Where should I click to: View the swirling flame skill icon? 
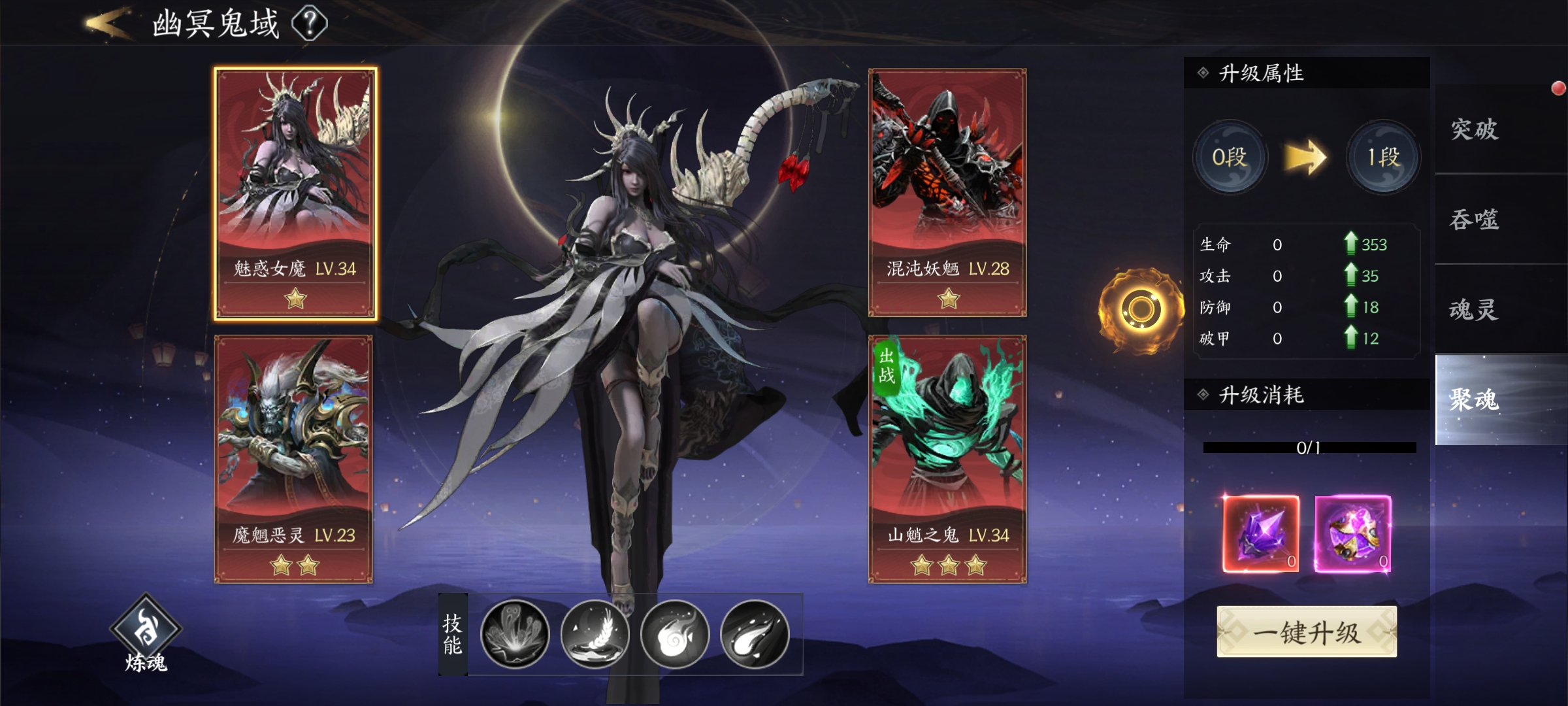pos(675,634)
